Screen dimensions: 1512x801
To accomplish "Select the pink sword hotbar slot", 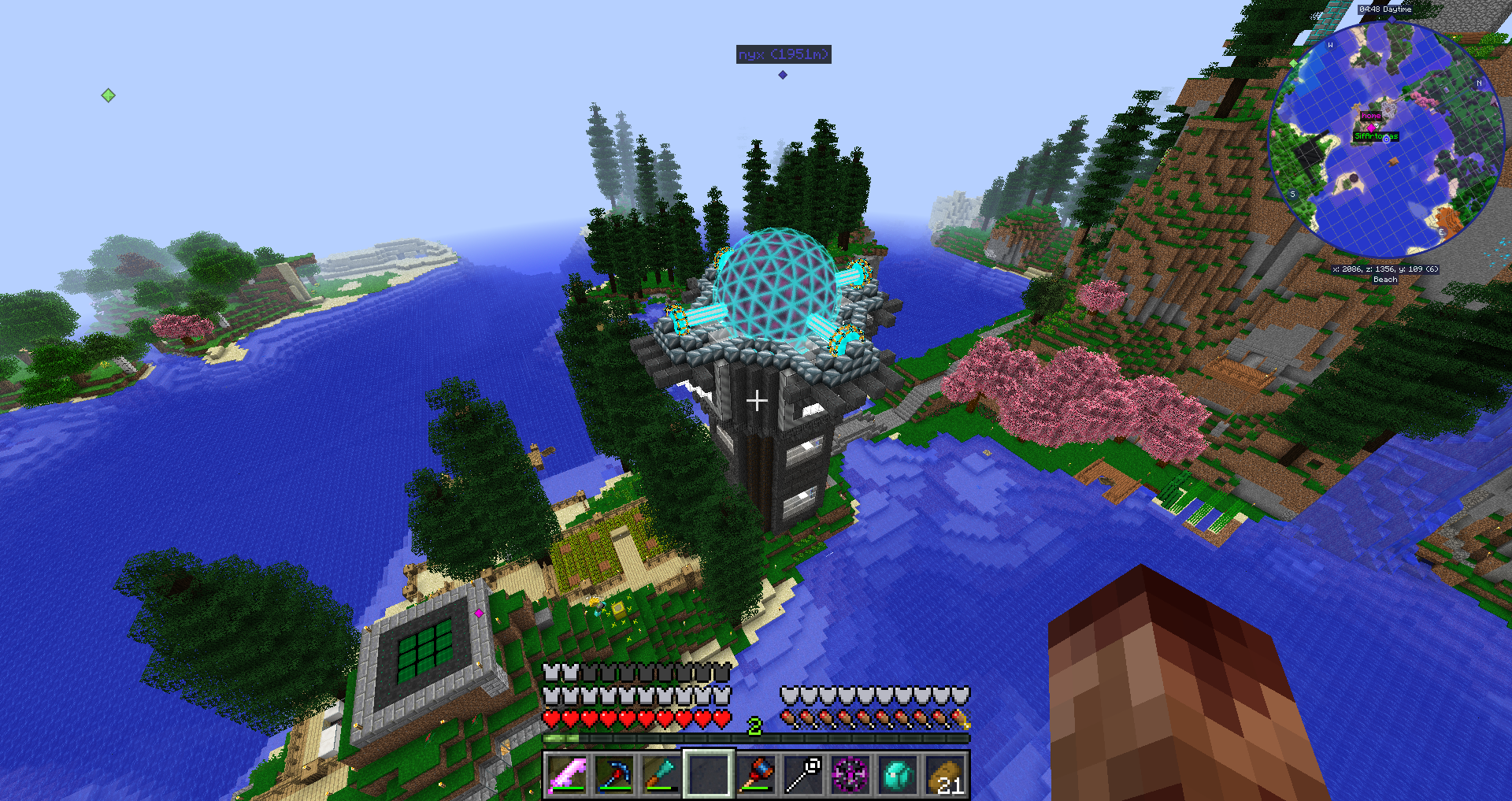I will [x=567, y=774].
